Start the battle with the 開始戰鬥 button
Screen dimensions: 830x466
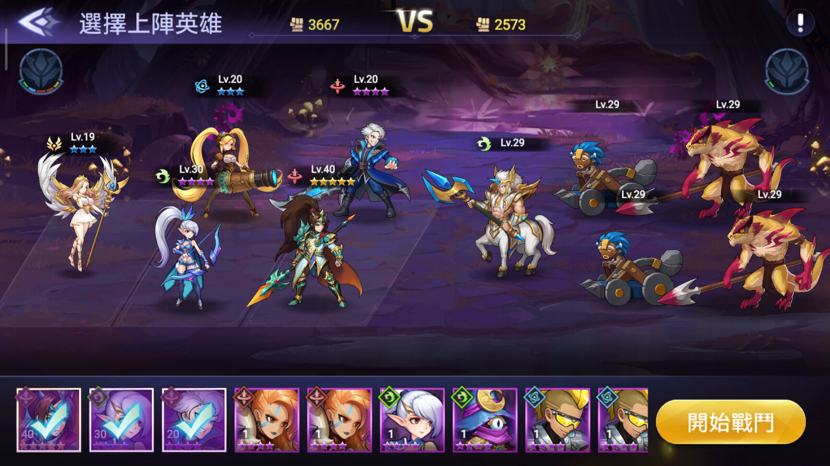click(x=731, y=422)
